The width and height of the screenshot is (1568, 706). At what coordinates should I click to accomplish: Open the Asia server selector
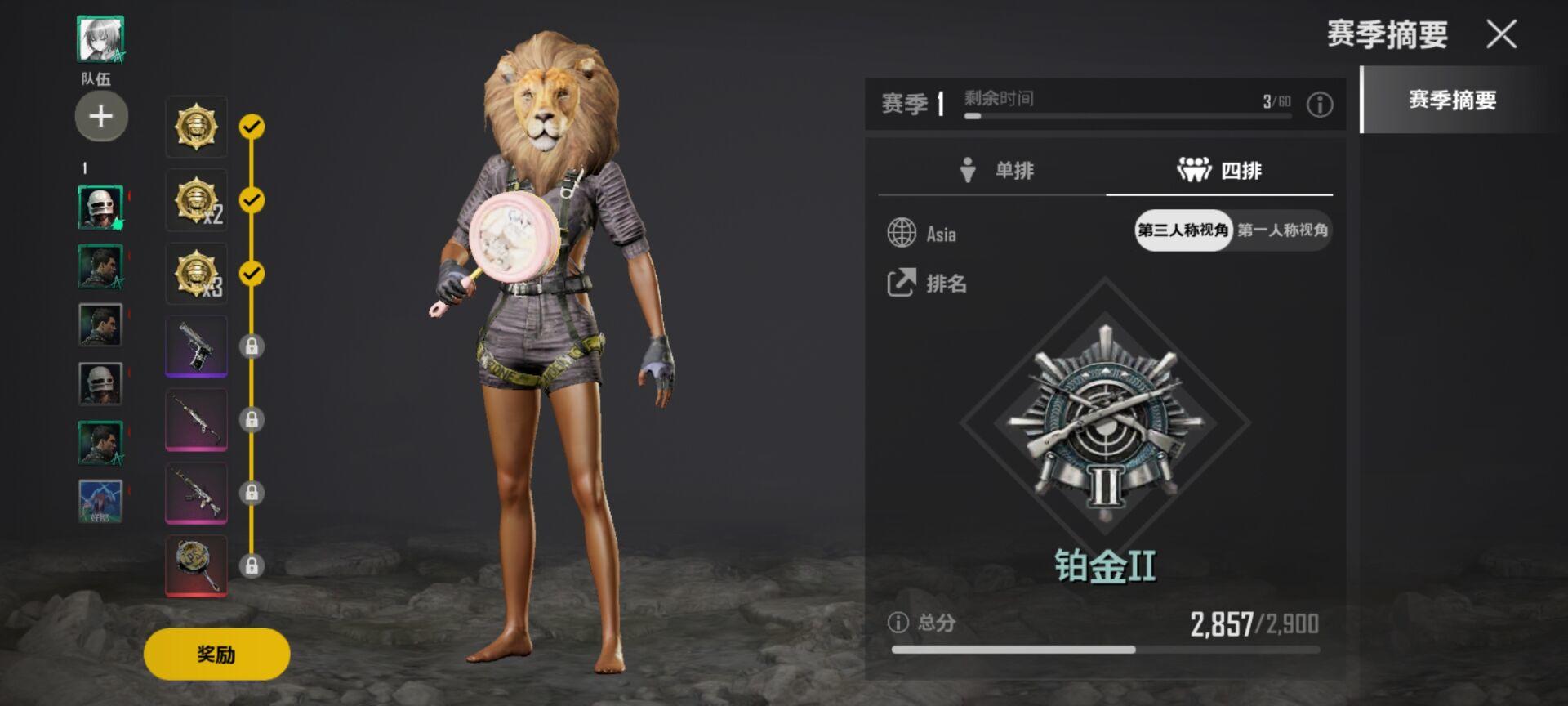923,234
